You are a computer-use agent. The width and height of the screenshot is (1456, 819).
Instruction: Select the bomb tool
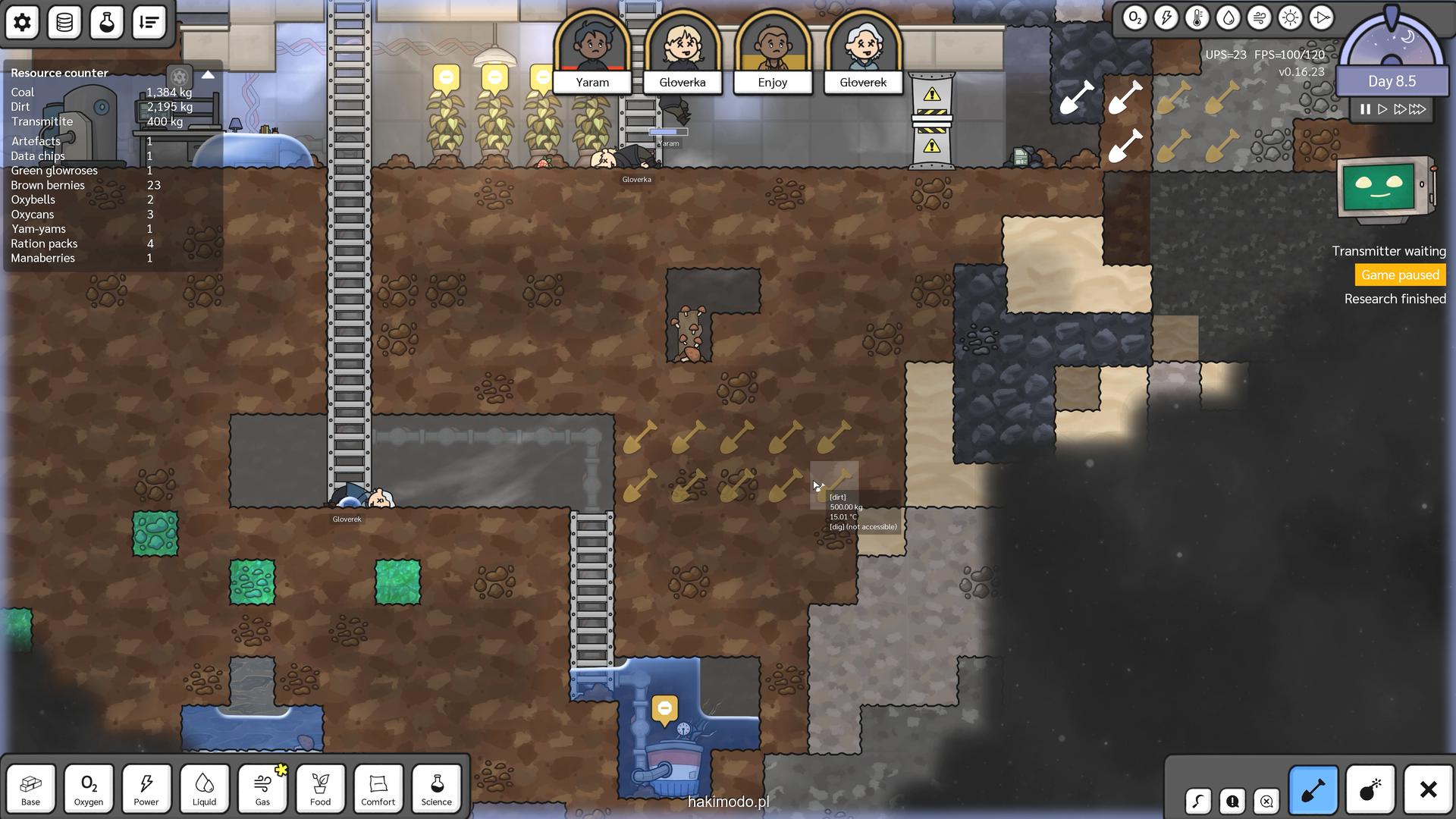click(x=1370, y=790)
